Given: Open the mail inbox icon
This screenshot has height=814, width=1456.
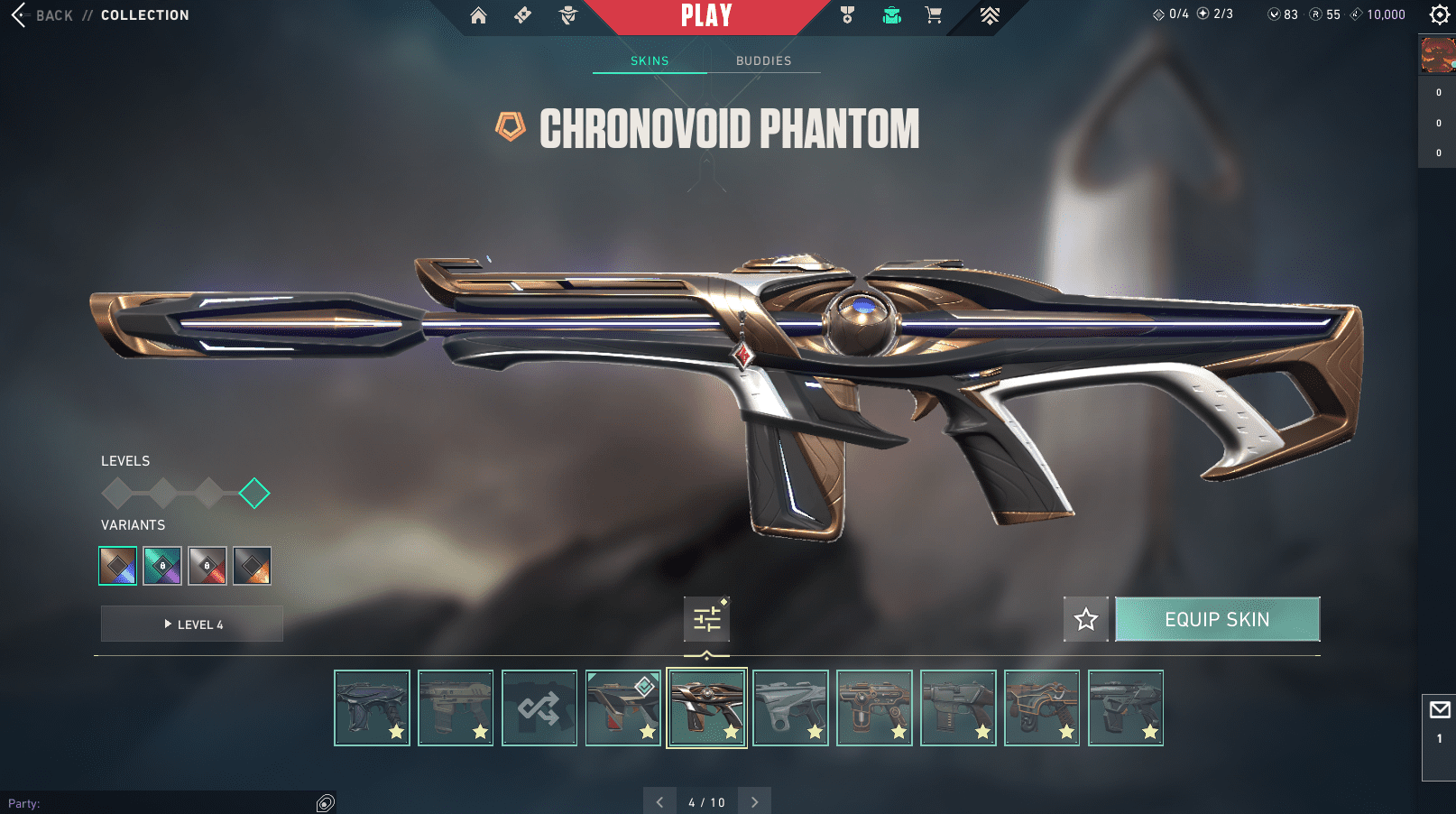Looking at the screenshot, I should pyautogui.click(x=1440, y=710).
